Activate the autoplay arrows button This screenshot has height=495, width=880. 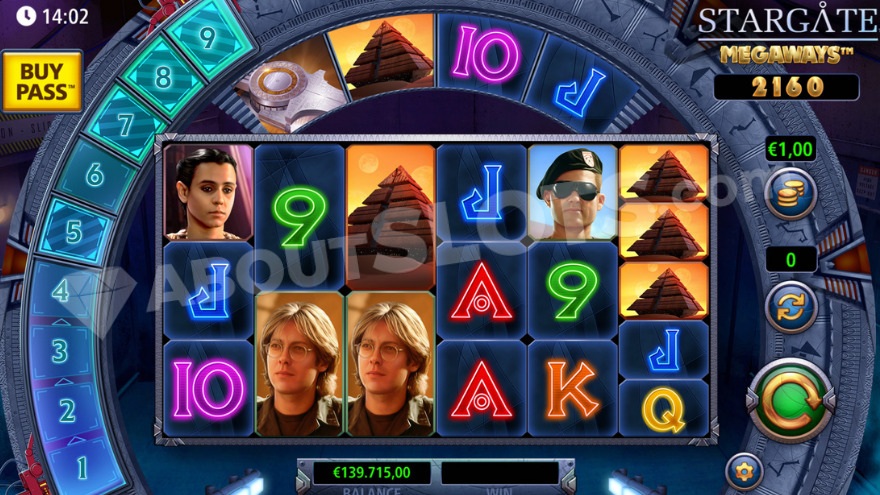[x=791, y=307]
